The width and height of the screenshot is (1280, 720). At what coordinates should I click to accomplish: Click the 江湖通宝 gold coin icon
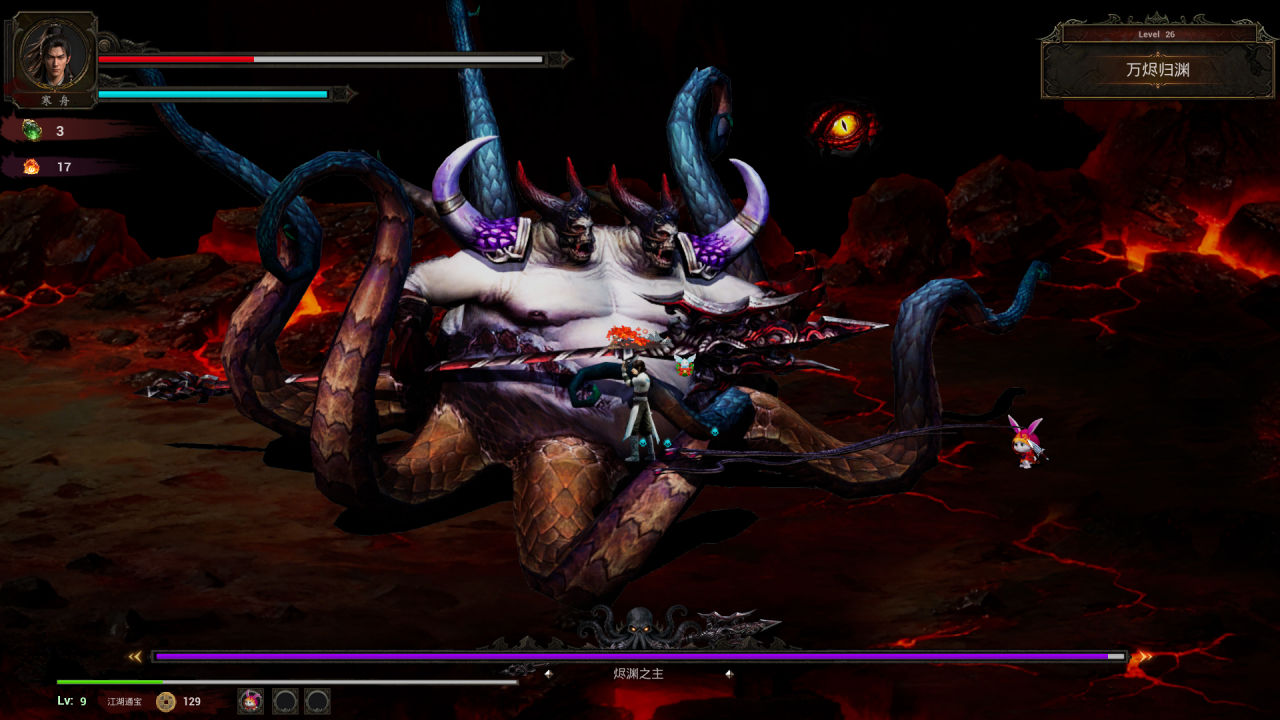tap(166, 701)
